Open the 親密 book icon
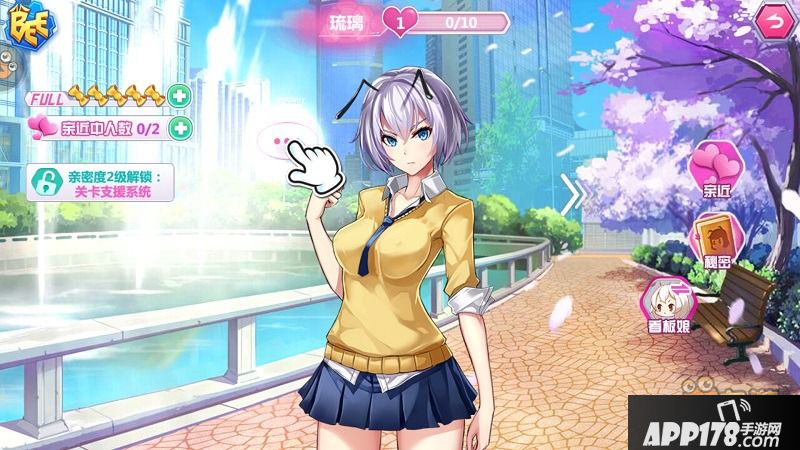Viewport: 800px width, 450px height. 715,239
